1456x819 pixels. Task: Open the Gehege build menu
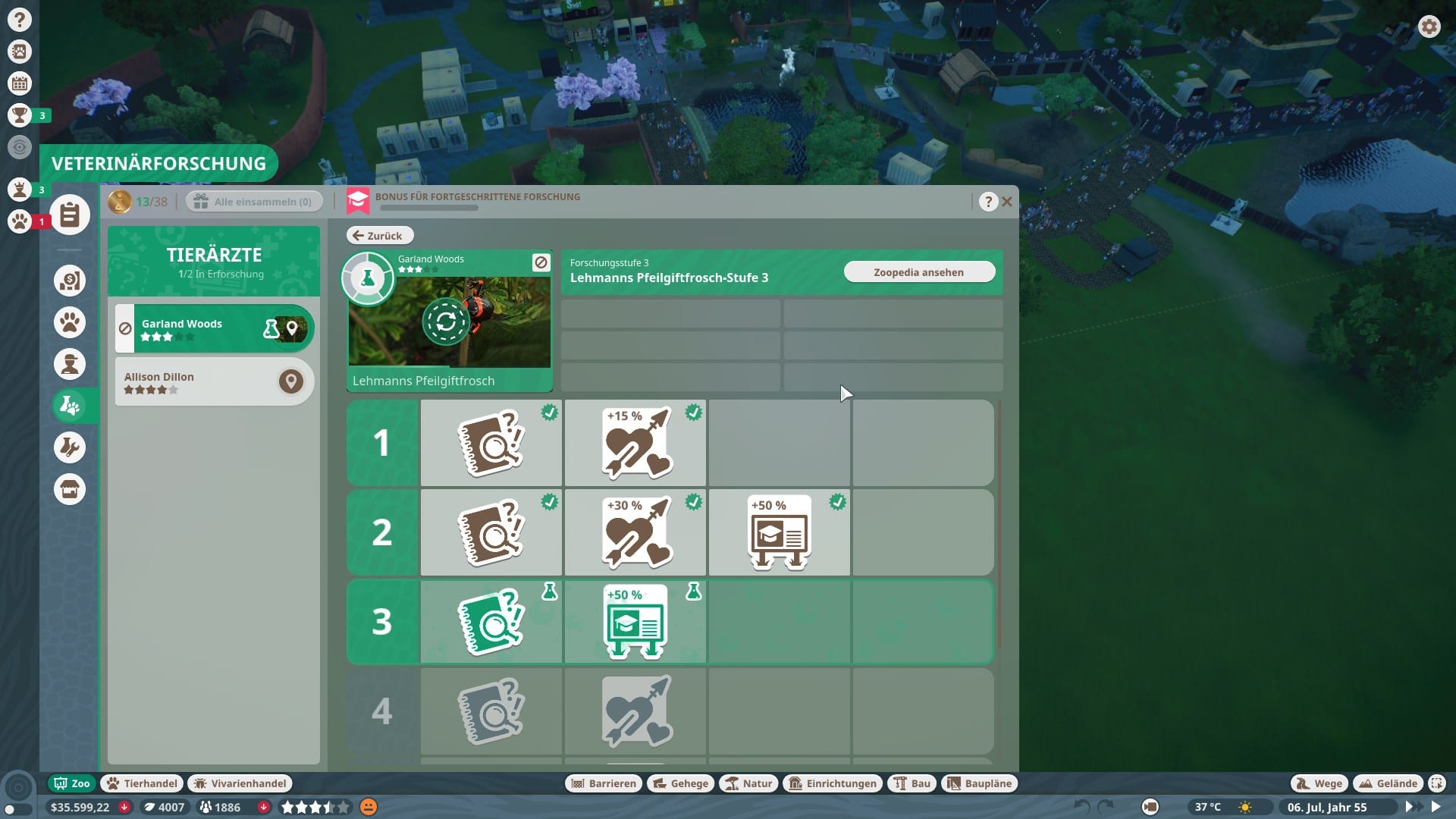pos(680,783)
